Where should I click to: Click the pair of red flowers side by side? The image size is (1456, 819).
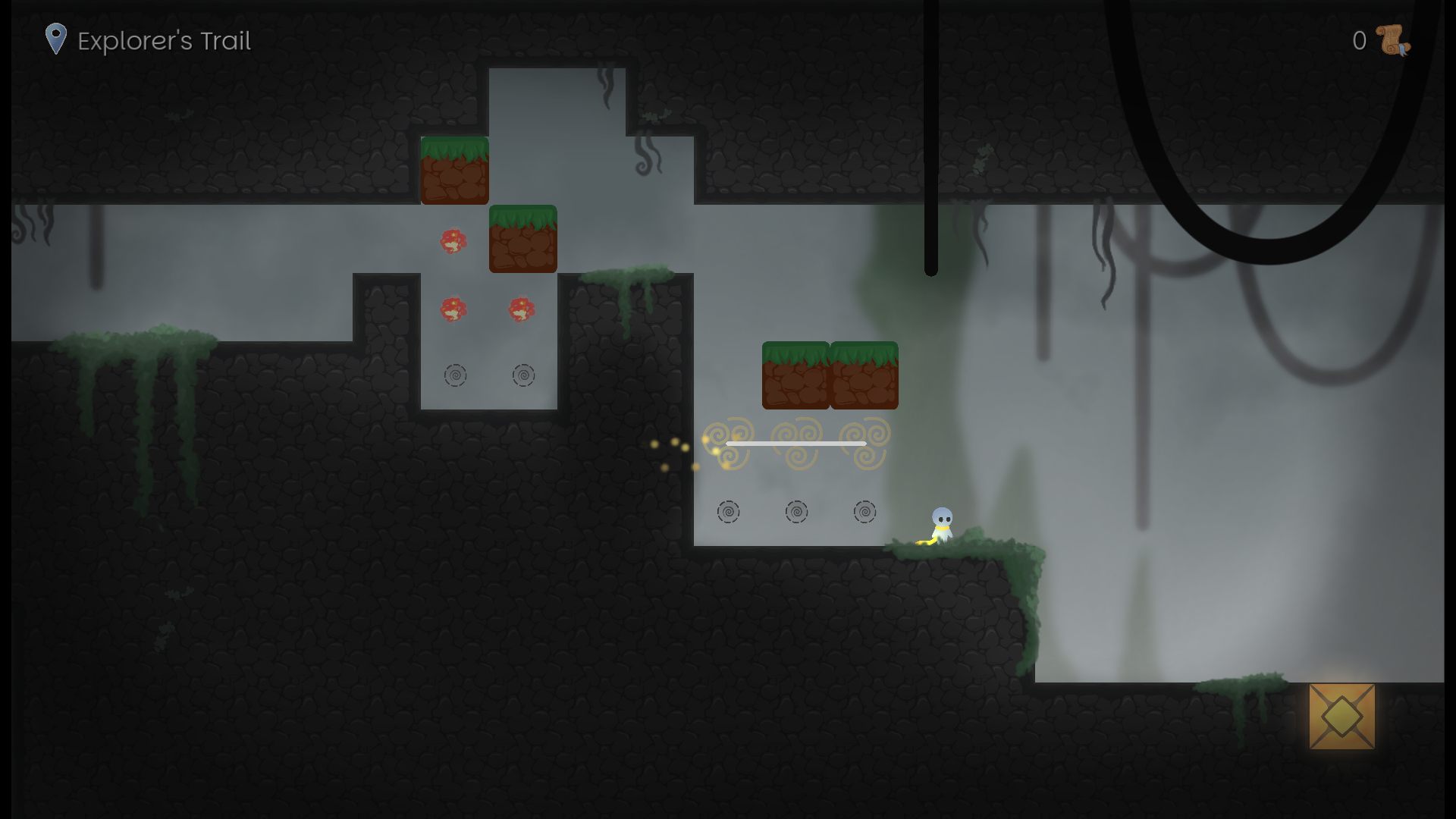(485, 309)
